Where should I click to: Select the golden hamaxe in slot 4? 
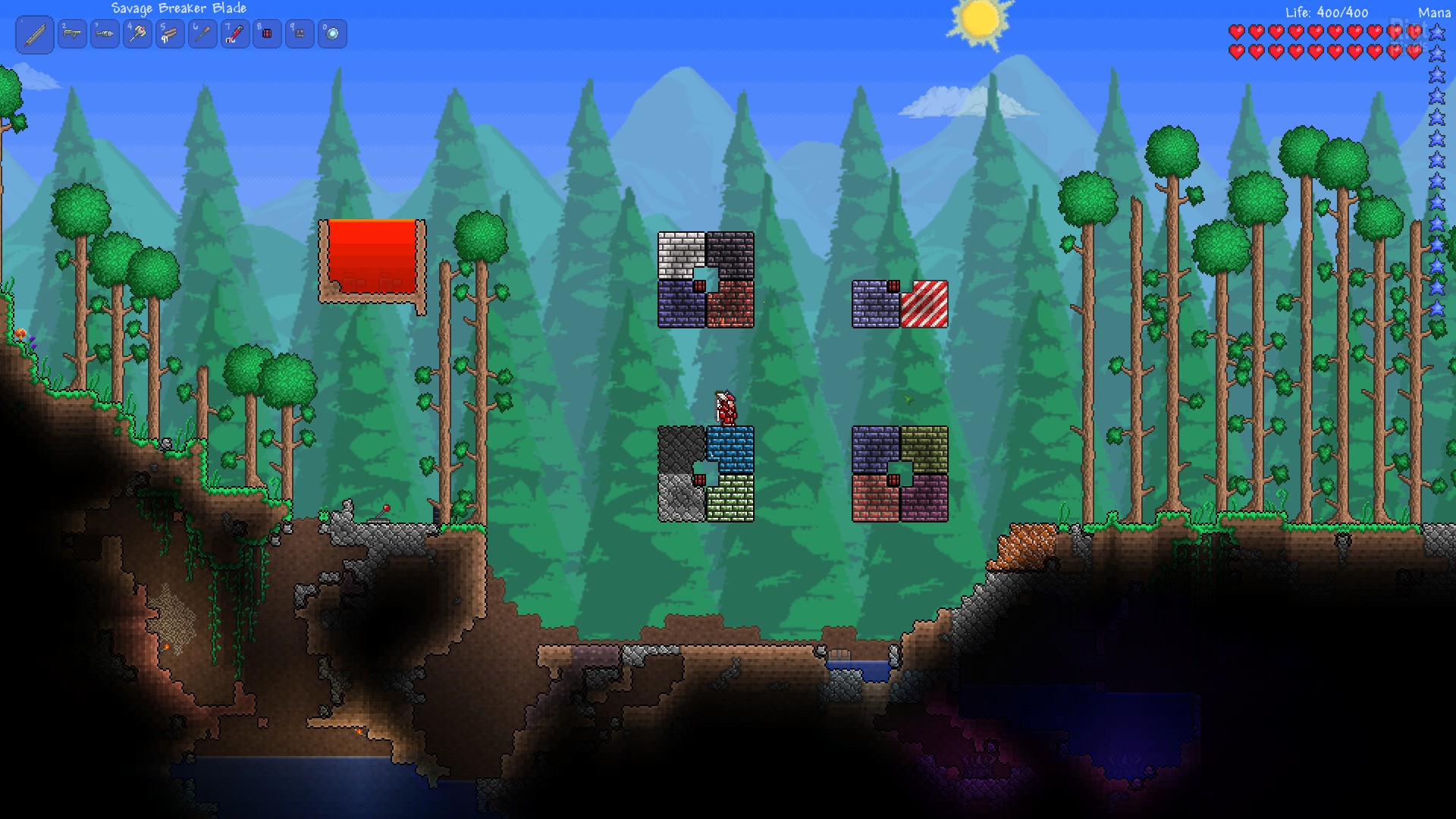pyautogui.click(x=137, y=34)
